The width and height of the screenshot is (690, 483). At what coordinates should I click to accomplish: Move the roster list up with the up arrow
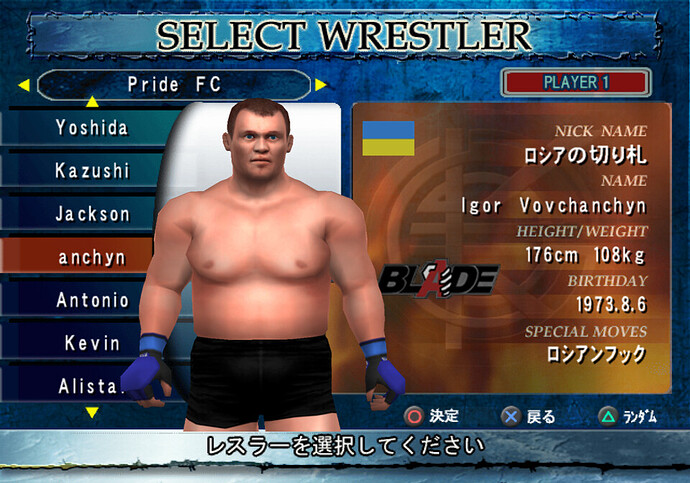click(x=92, y=102)
